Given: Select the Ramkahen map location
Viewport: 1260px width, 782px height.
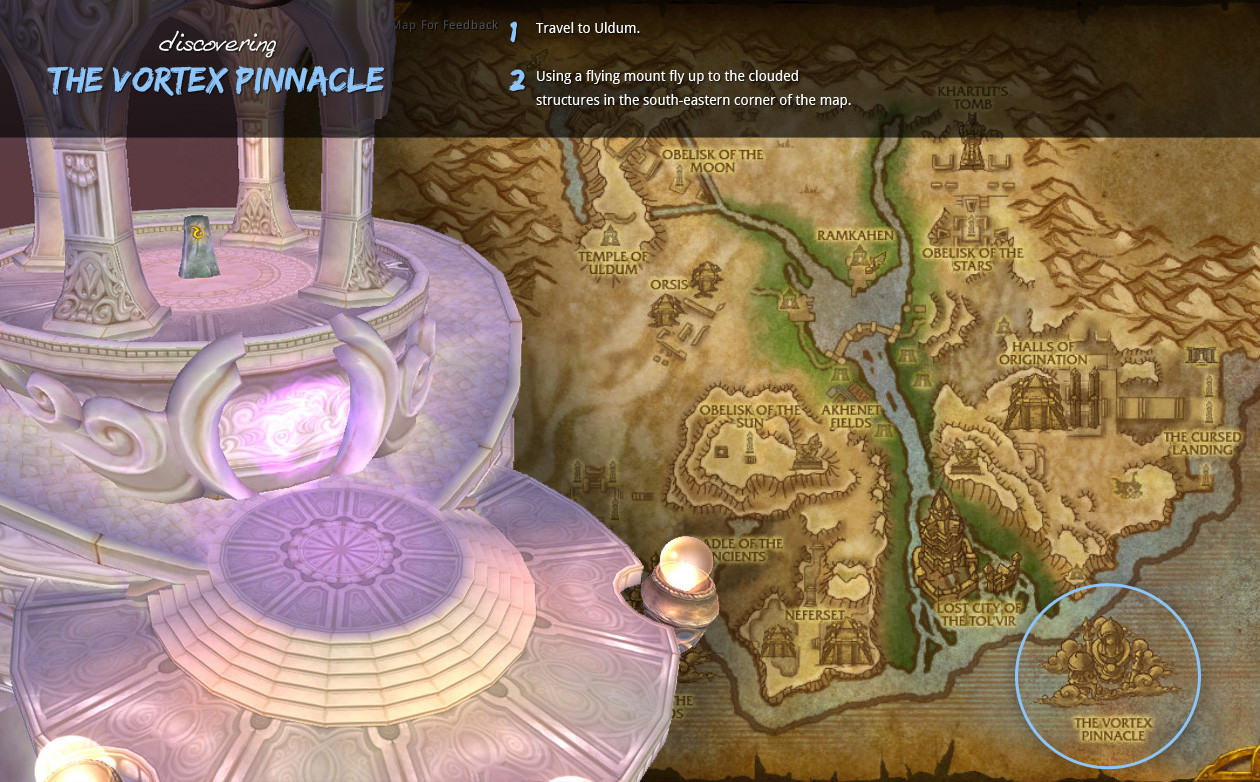Looking at the screenshot, I should pos(855,237).
